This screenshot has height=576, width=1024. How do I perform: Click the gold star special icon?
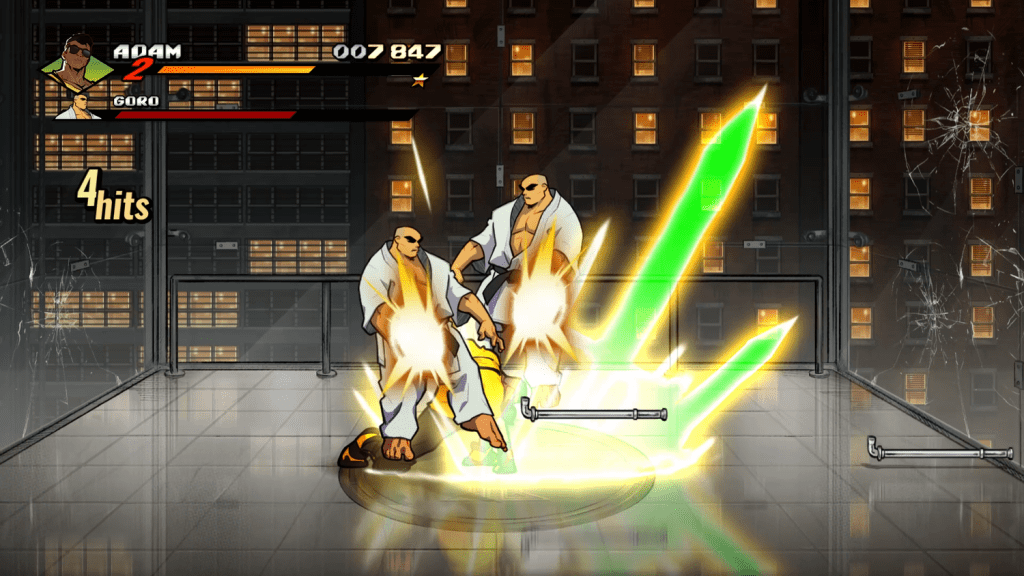(420, 77)
